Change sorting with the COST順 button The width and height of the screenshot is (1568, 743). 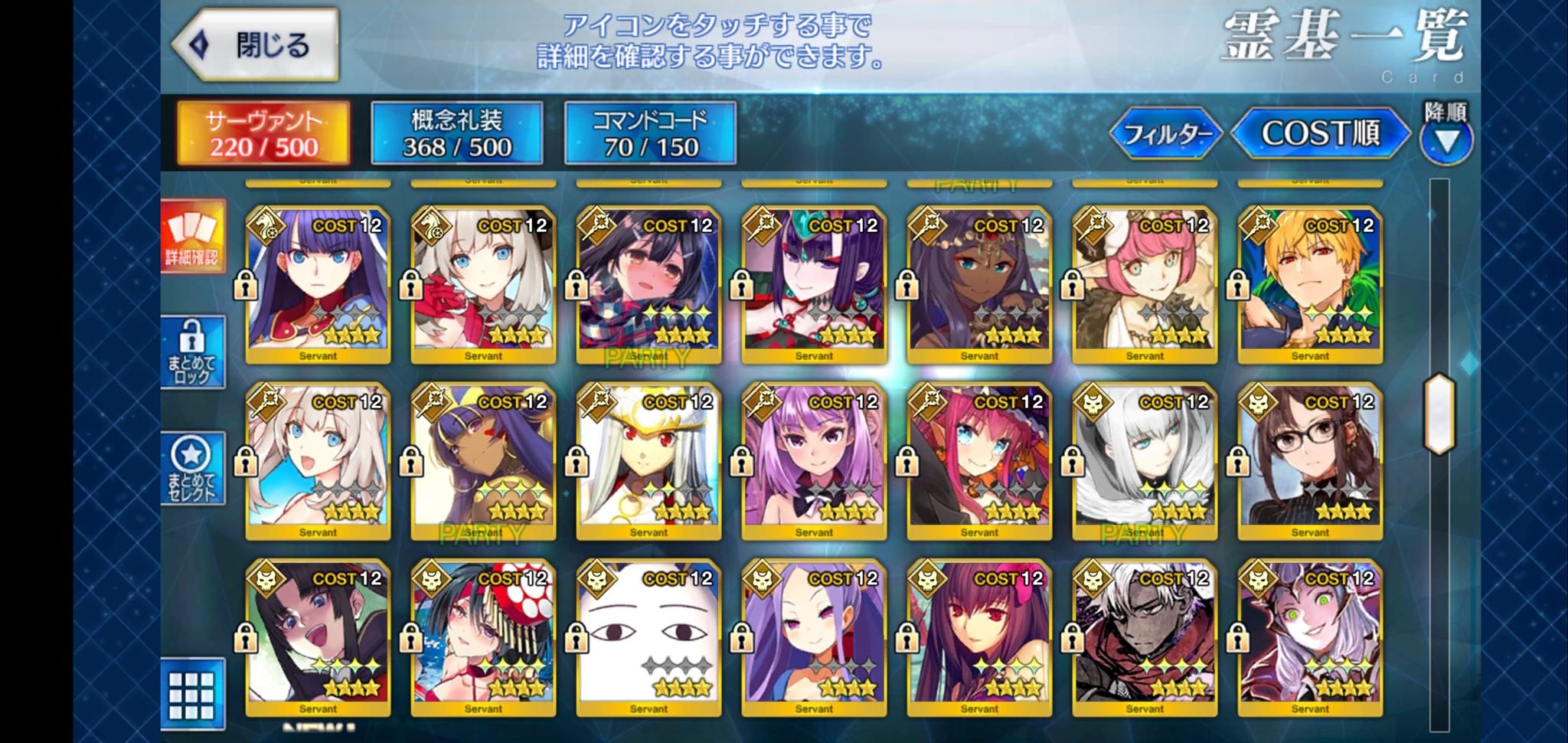(1320, 133)
